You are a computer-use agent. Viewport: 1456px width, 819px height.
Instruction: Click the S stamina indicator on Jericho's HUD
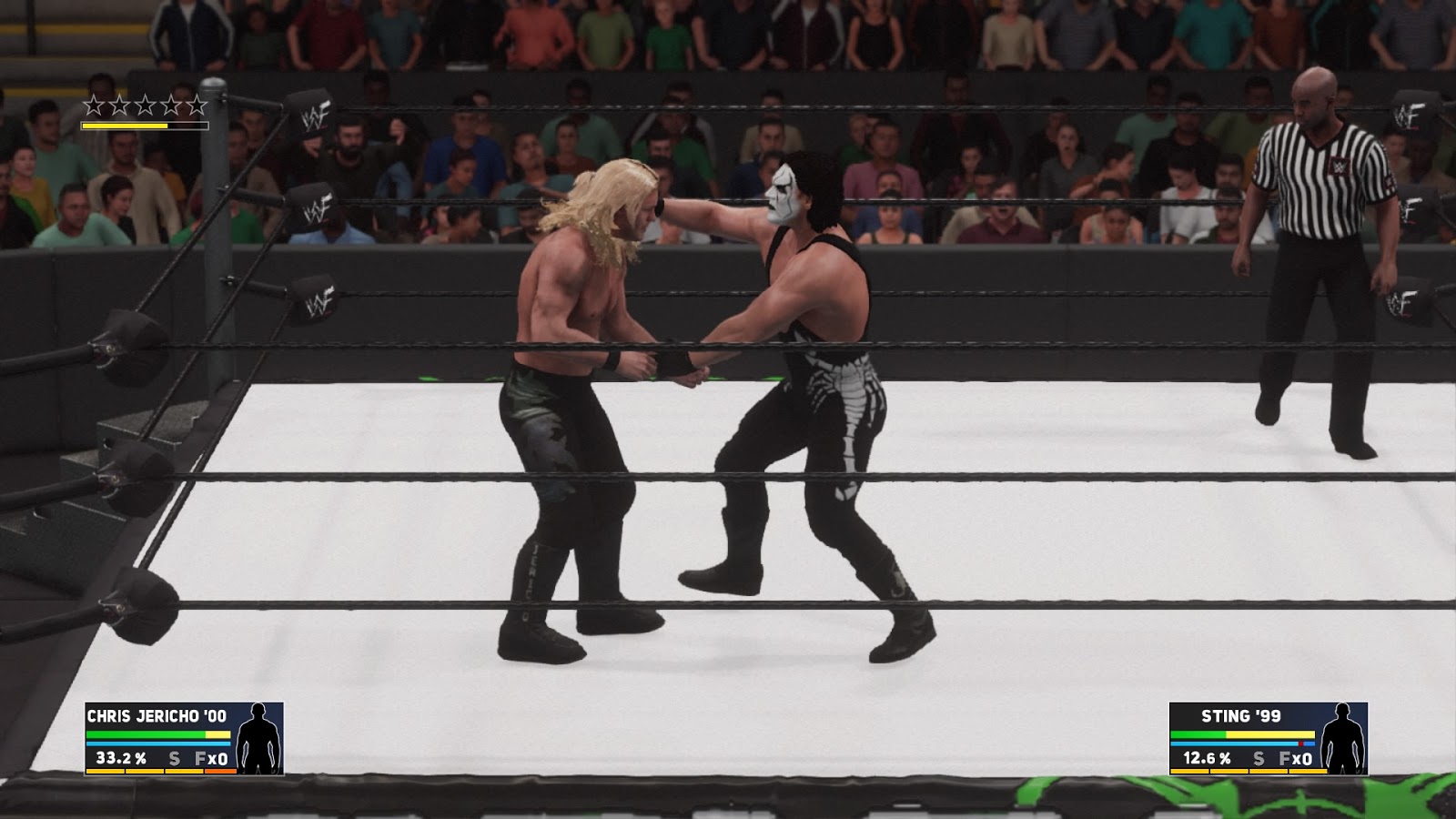(x=174, y=758)
